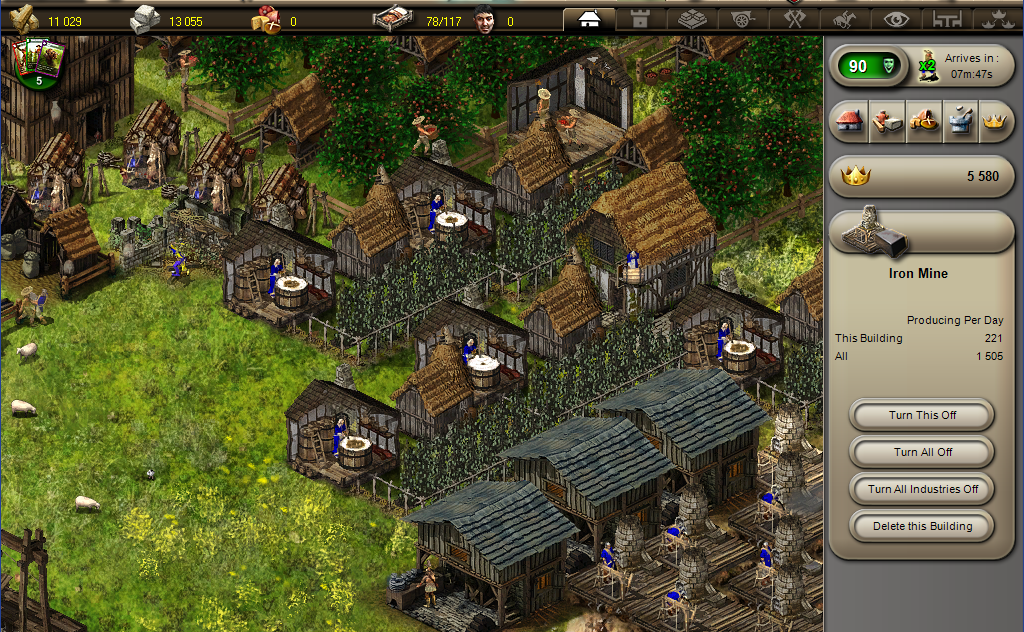Delete this Building
This screenshot has width=1024, height=632.
coord(921,526)
